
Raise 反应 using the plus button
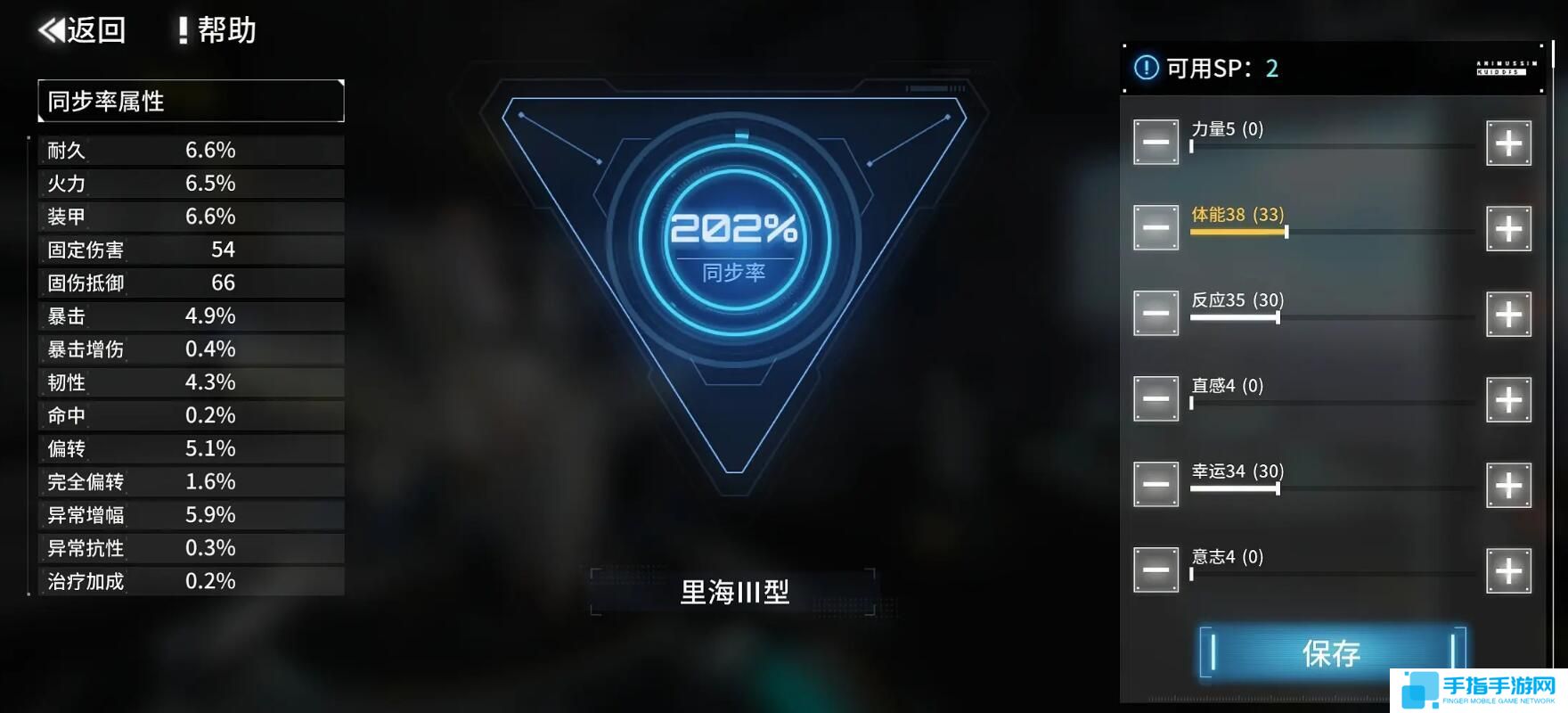[1508, 315]
